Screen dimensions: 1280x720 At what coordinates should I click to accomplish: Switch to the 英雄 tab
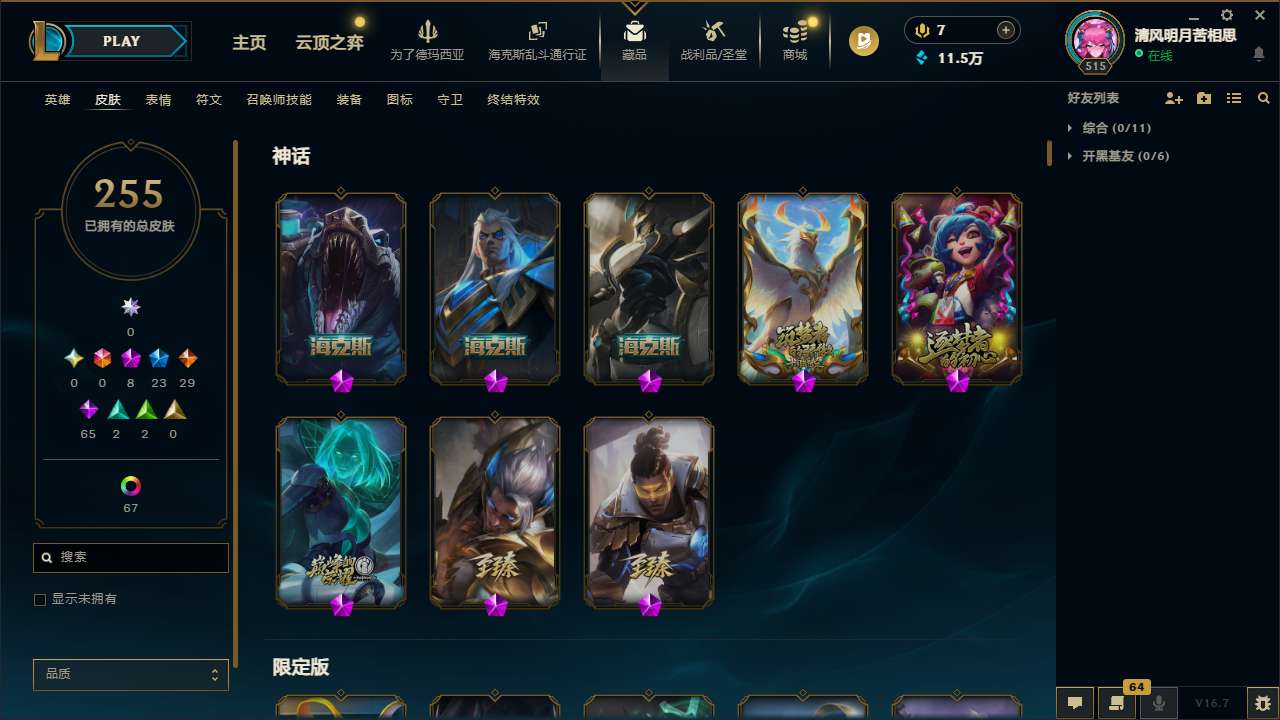tap(57, 100)
